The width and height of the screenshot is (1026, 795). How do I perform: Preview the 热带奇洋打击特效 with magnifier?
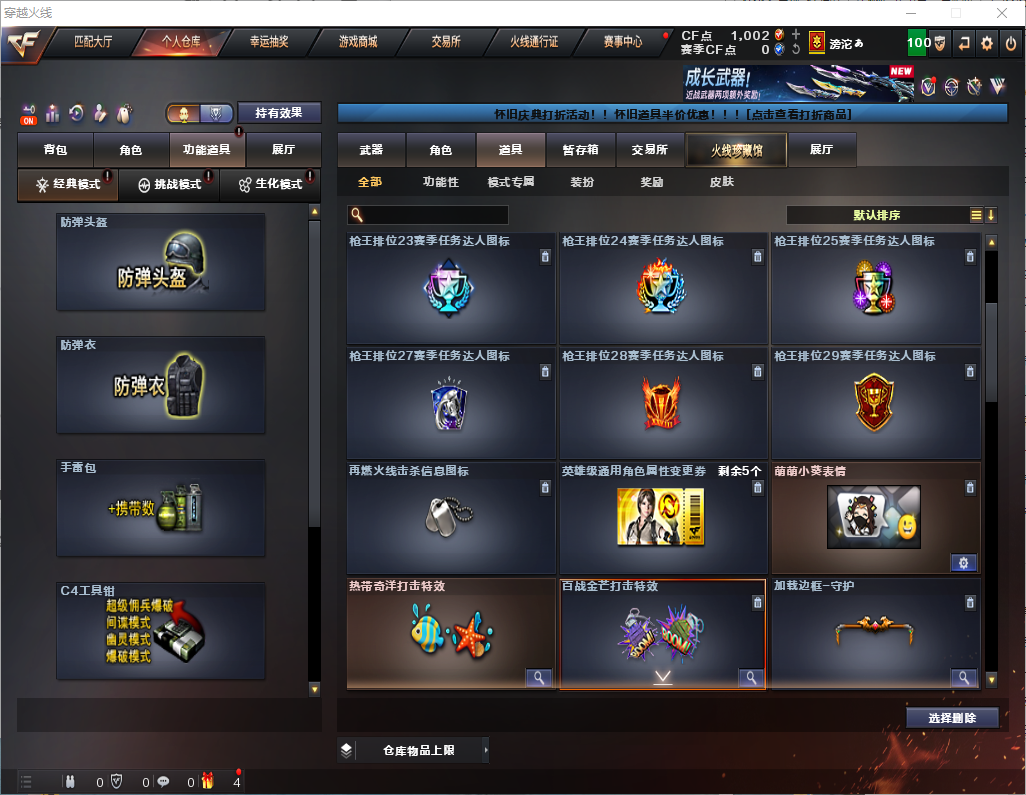(x=539, y=678)
